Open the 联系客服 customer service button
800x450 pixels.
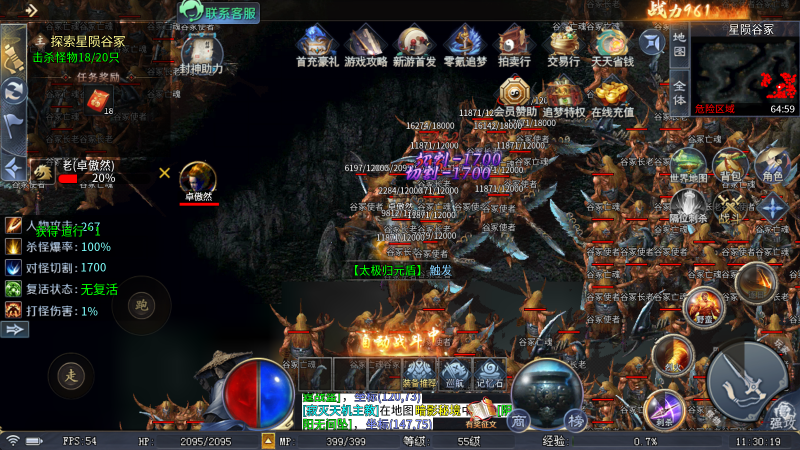coord(220,13)
